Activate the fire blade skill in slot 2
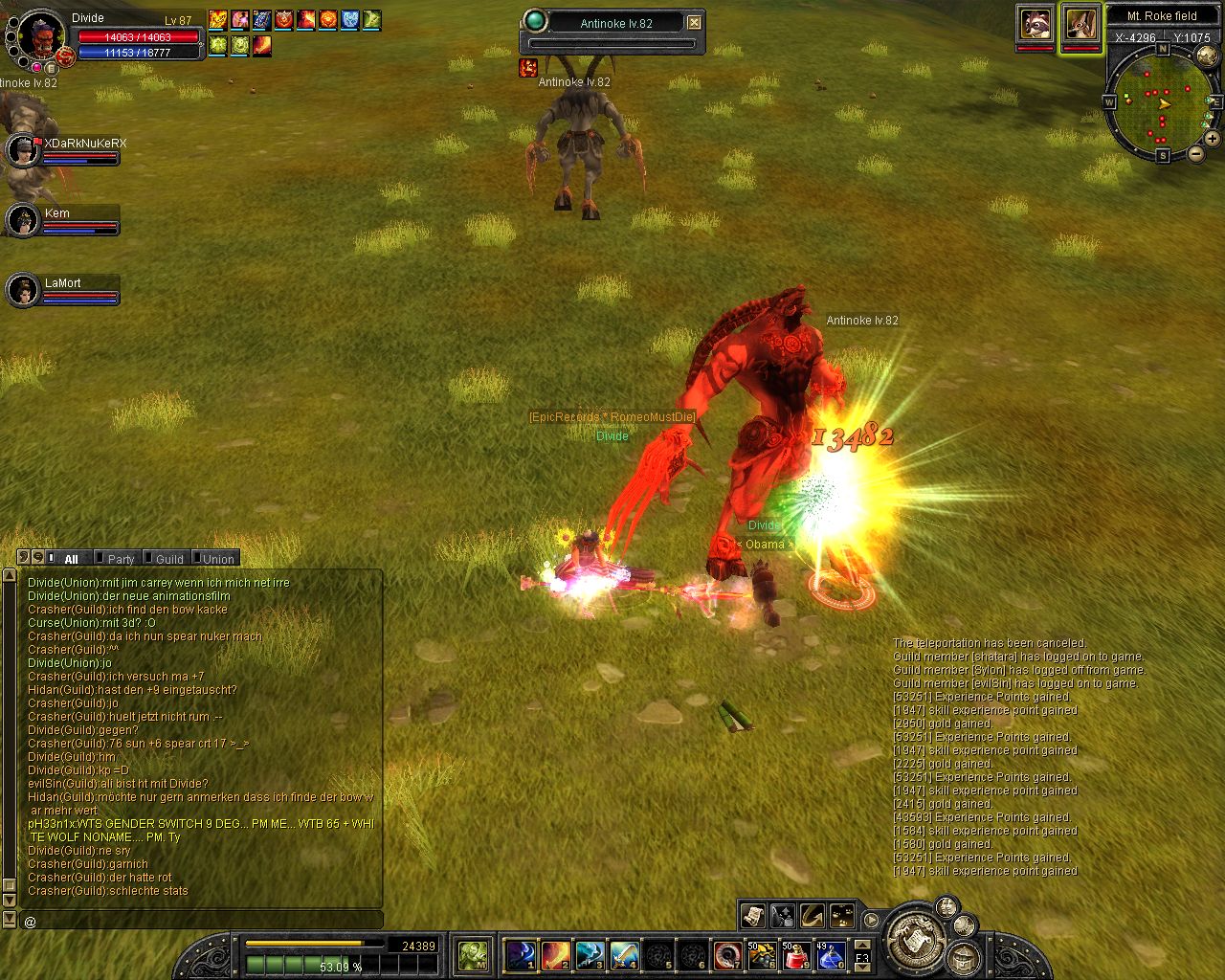The width and height of the screenshot is (1225, 980). click(556, 955)
